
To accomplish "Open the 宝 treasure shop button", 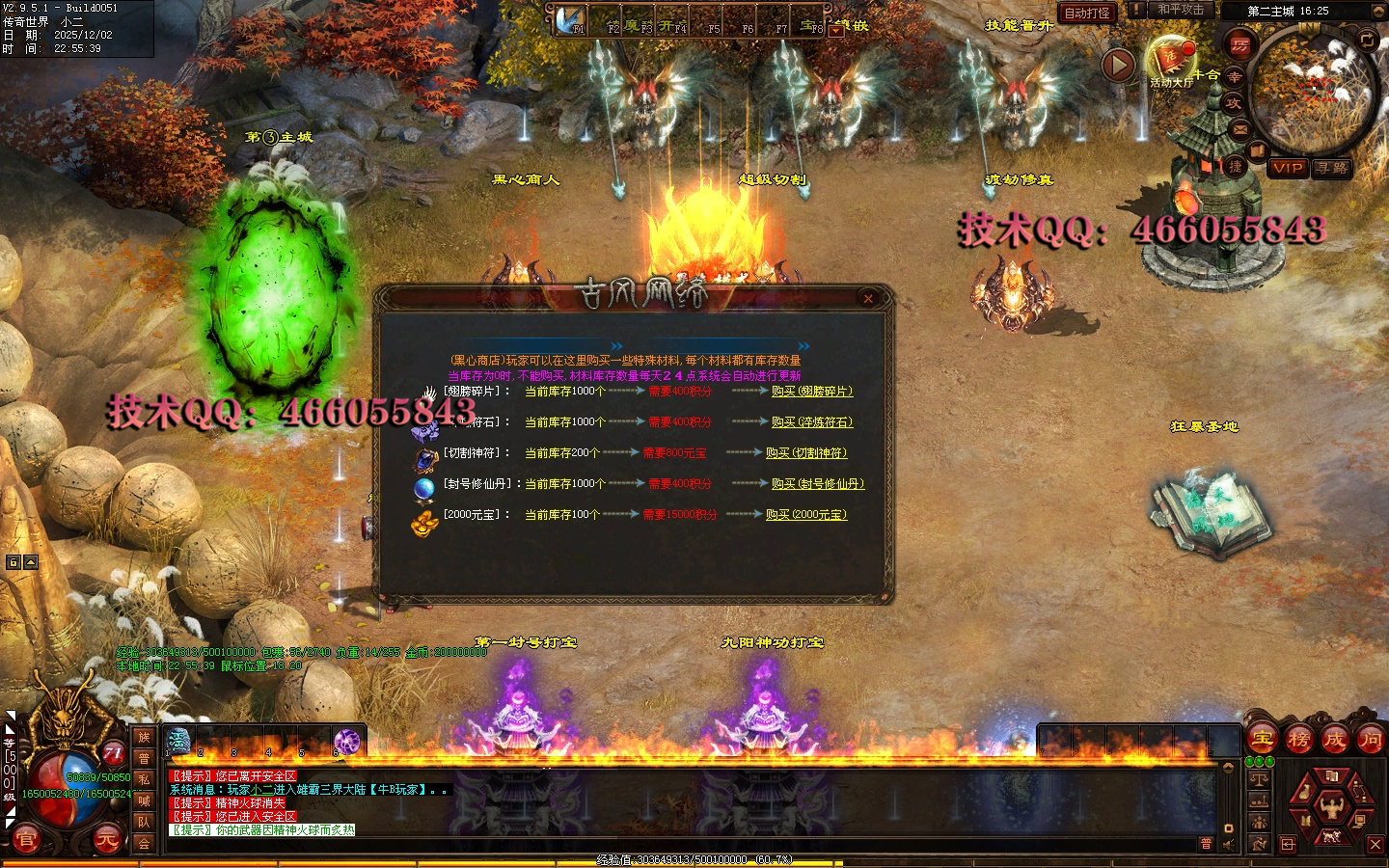I will point(1263,741).
